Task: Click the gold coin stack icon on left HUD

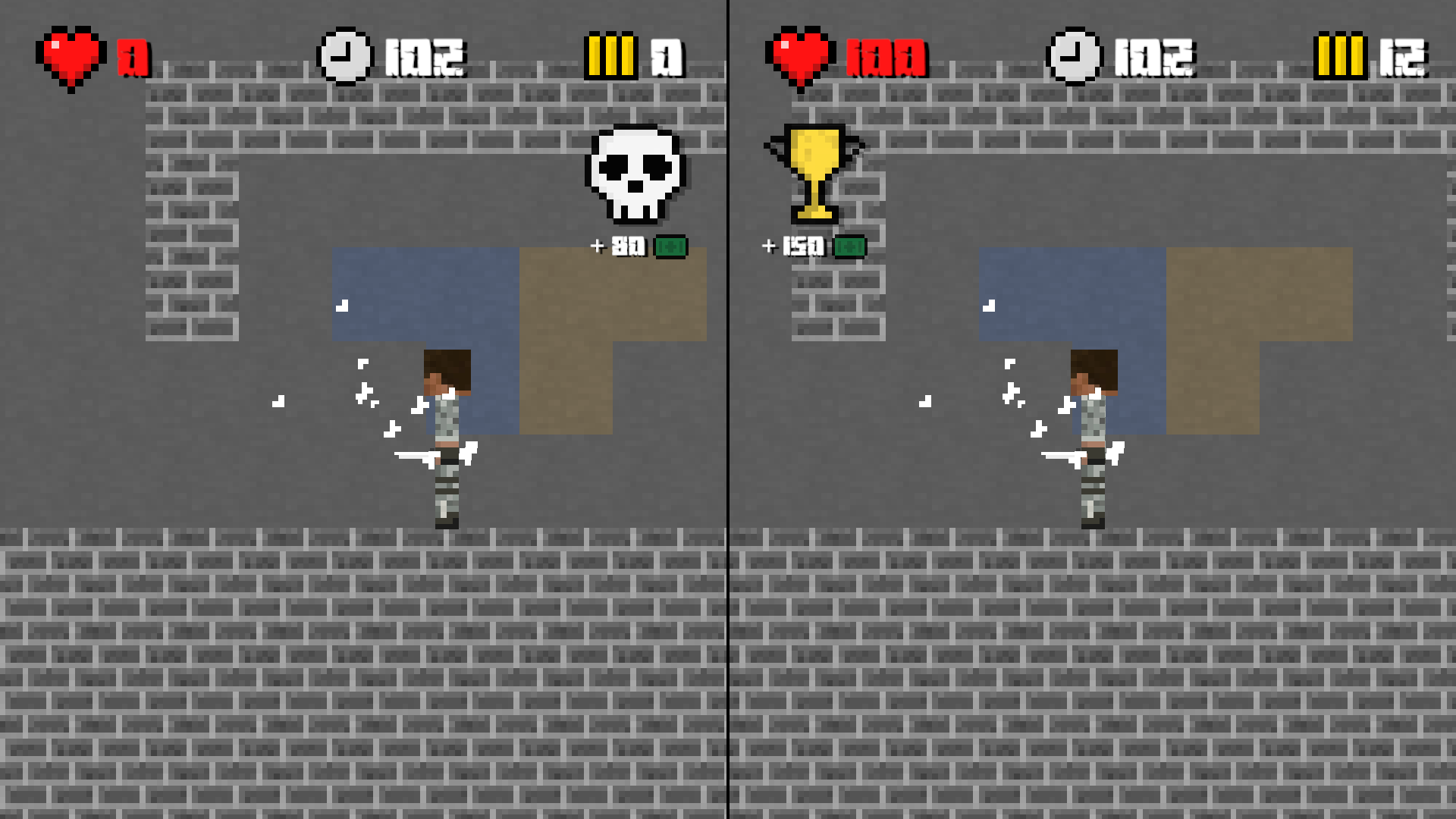Action: click(x=613, y=55)
